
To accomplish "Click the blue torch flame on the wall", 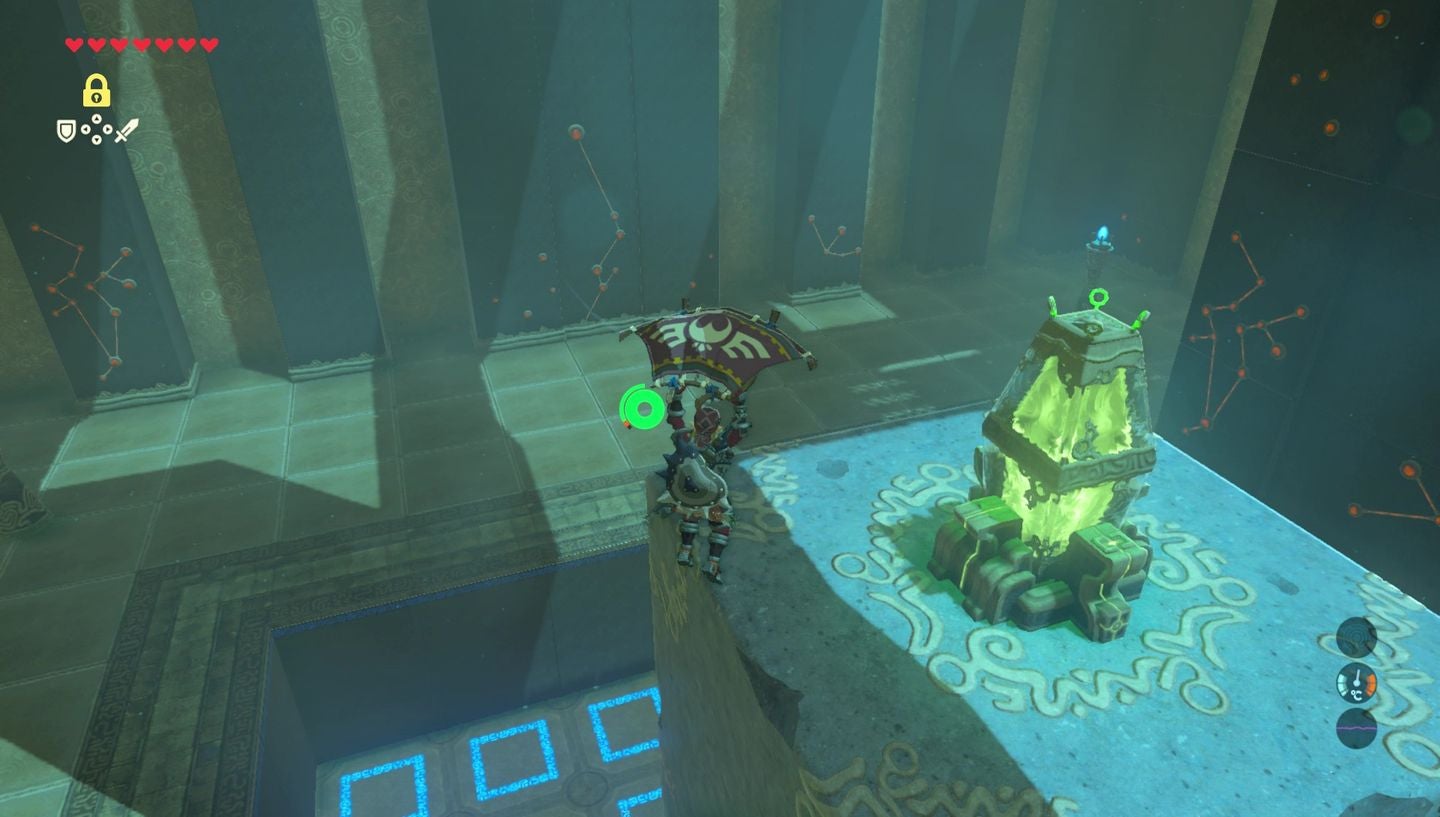I will [1104, 231].
